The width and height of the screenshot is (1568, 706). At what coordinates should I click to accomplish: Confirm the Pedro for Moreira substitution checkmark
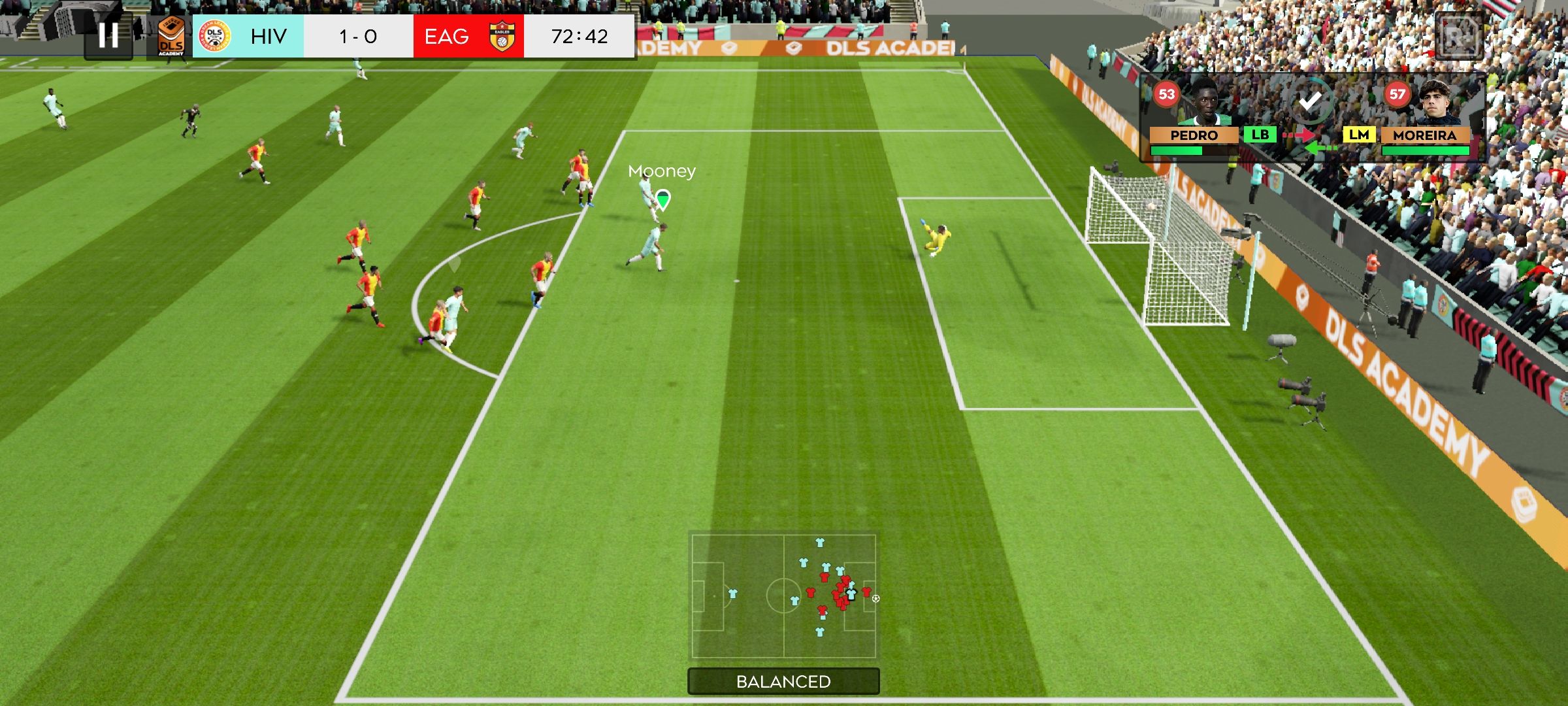tap(1309, 101)
